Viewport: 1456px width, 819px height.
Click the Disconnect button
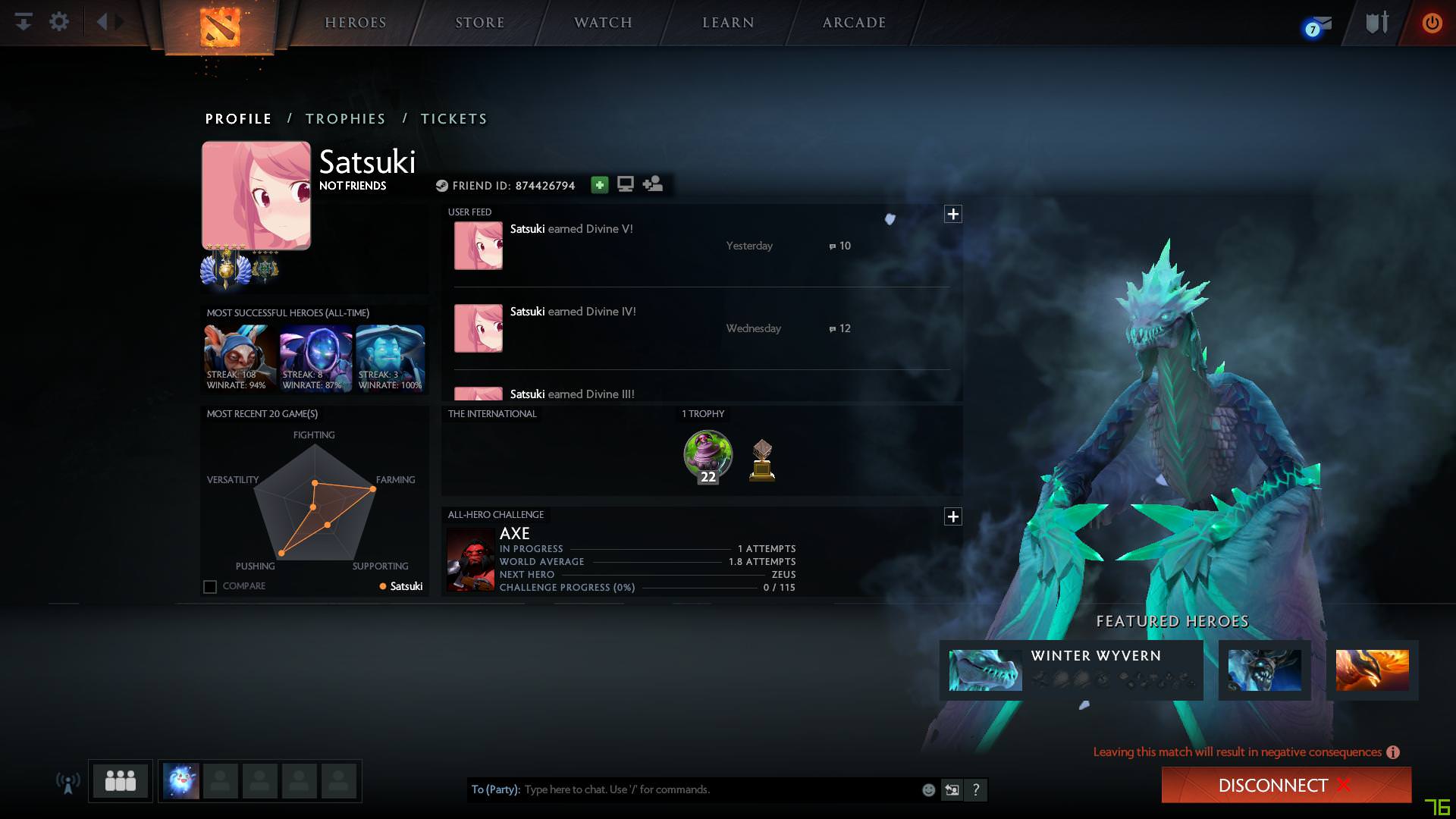pyautogui.click(x=1285, y=786)
